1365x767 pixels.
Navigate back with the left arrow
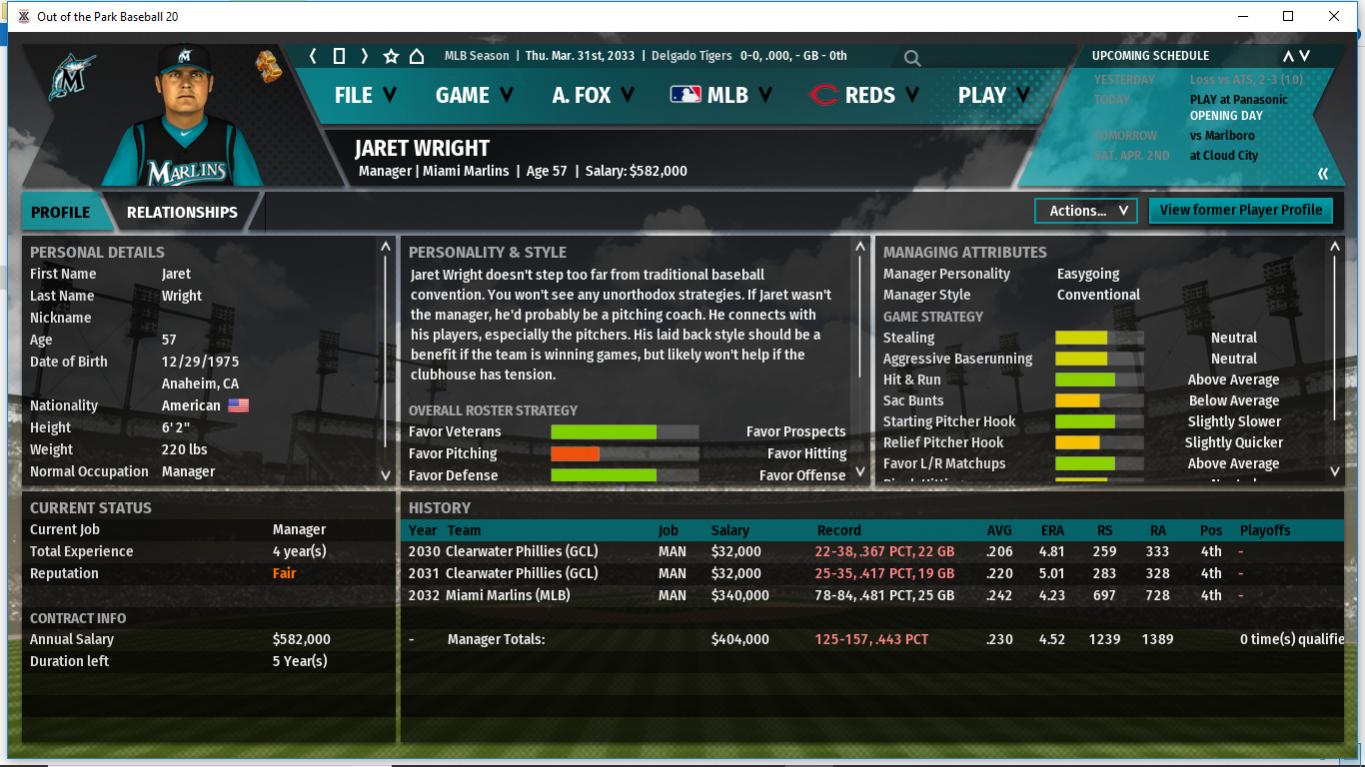pos(313,56)
